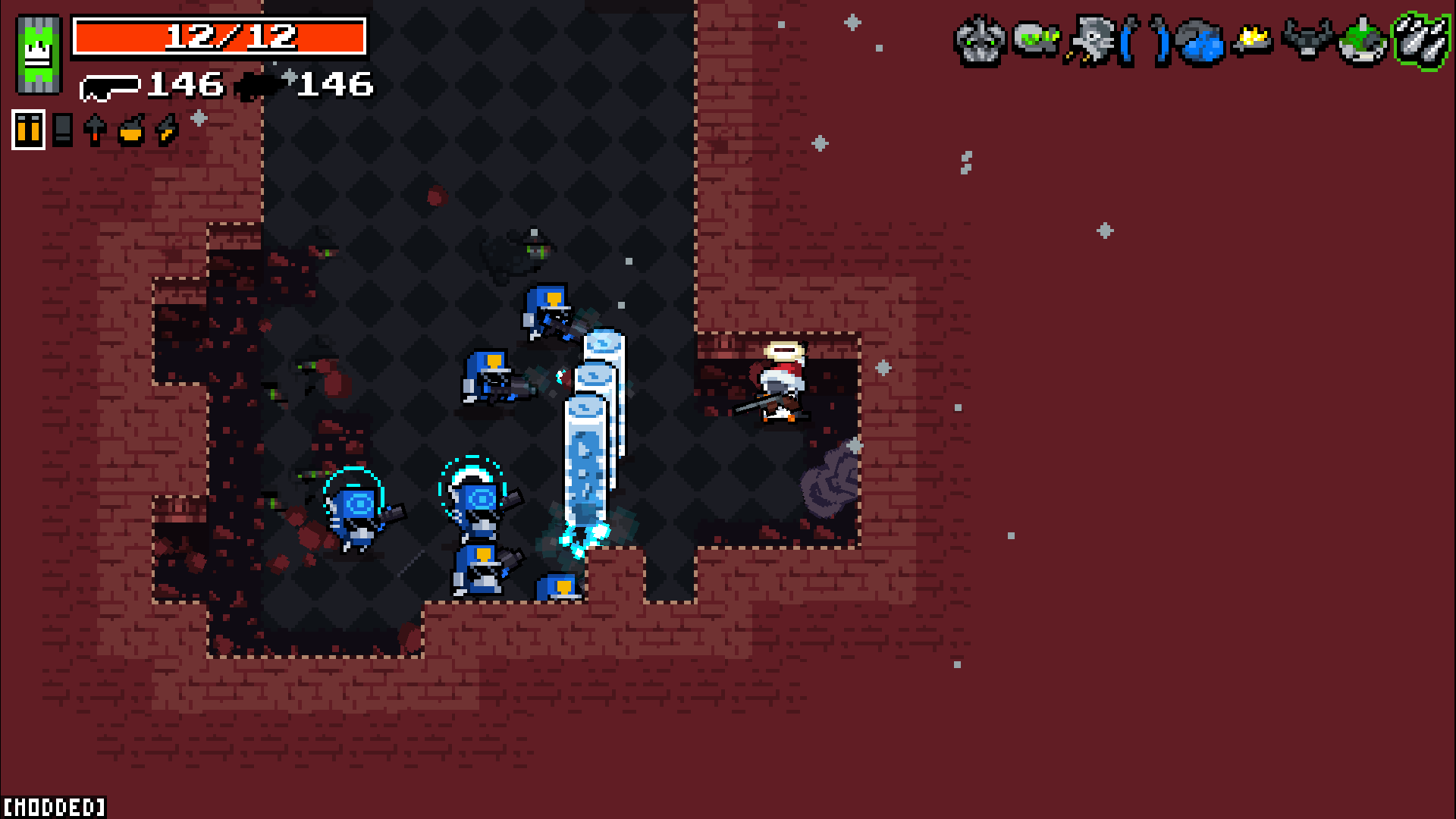Click the gray skull mutation with green eyes
This screenshot has width=1456, height=819.
(979, 40)
